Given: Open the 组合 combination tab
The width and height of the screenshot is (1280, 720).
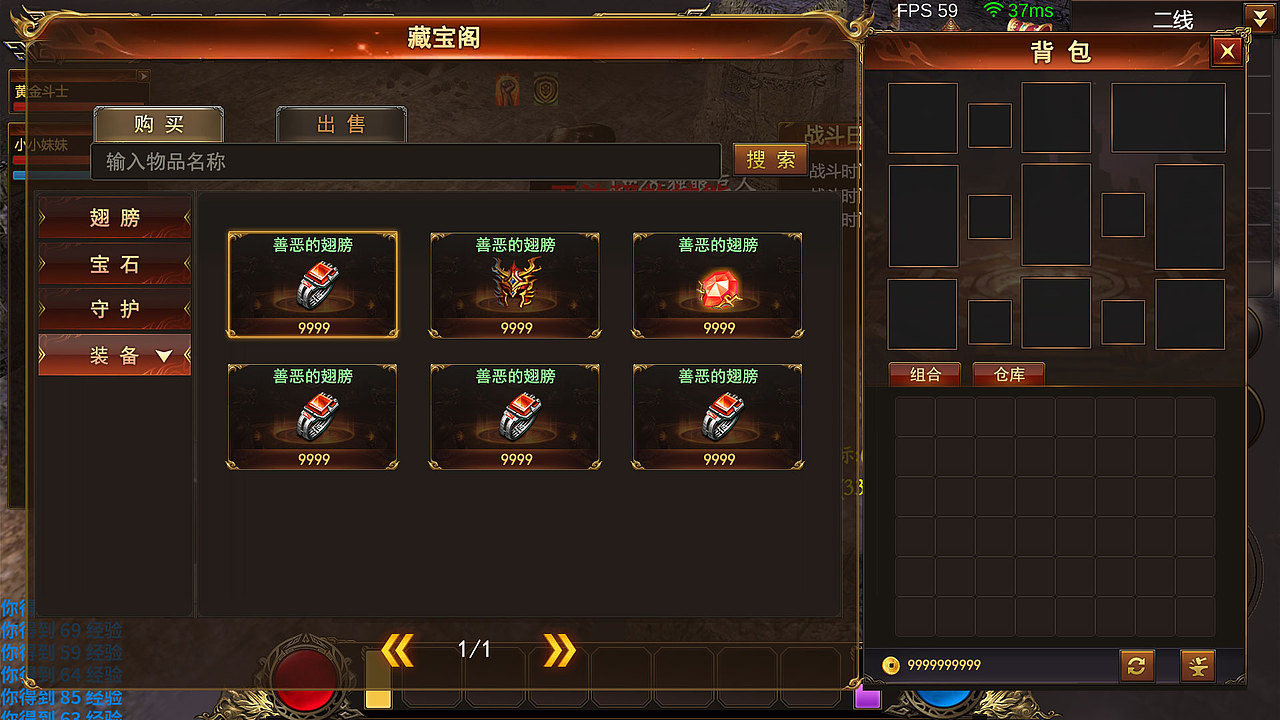Looking at the screenshot, I should point(924,375).
